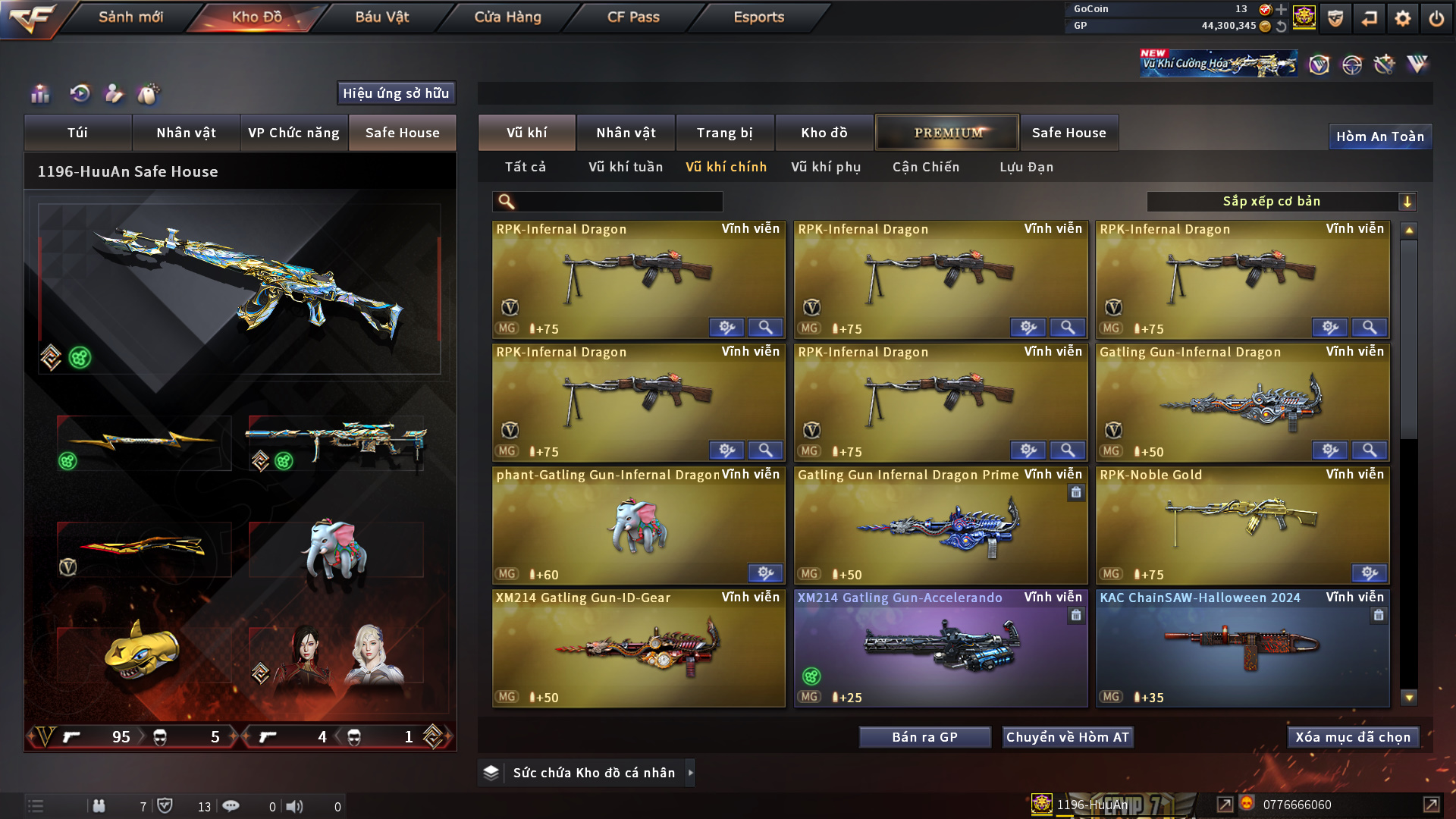This screenshot has width=1456, height=819.
Task: Choose the XM214 Gatling Gun-Accelerando card
Action: coord(940,648)
